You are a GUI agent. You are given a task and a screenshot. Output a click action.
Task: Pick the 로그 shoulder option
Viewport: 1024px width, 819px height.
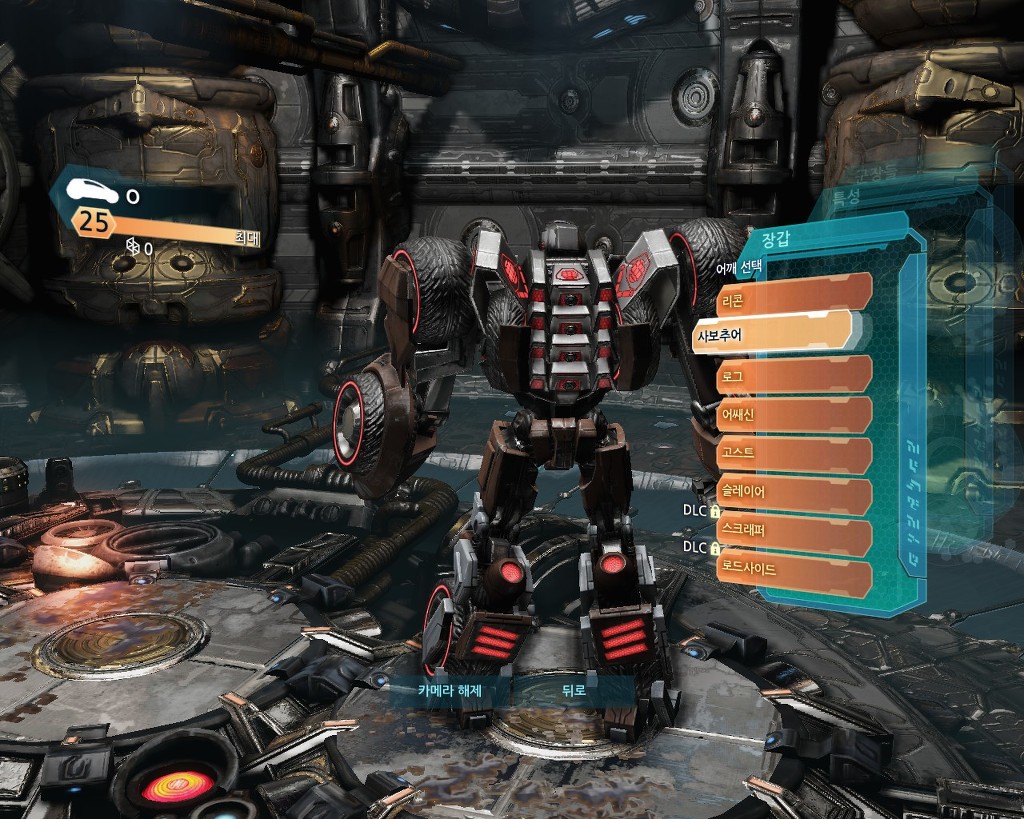pyautogui.click(x=793, y=374)
